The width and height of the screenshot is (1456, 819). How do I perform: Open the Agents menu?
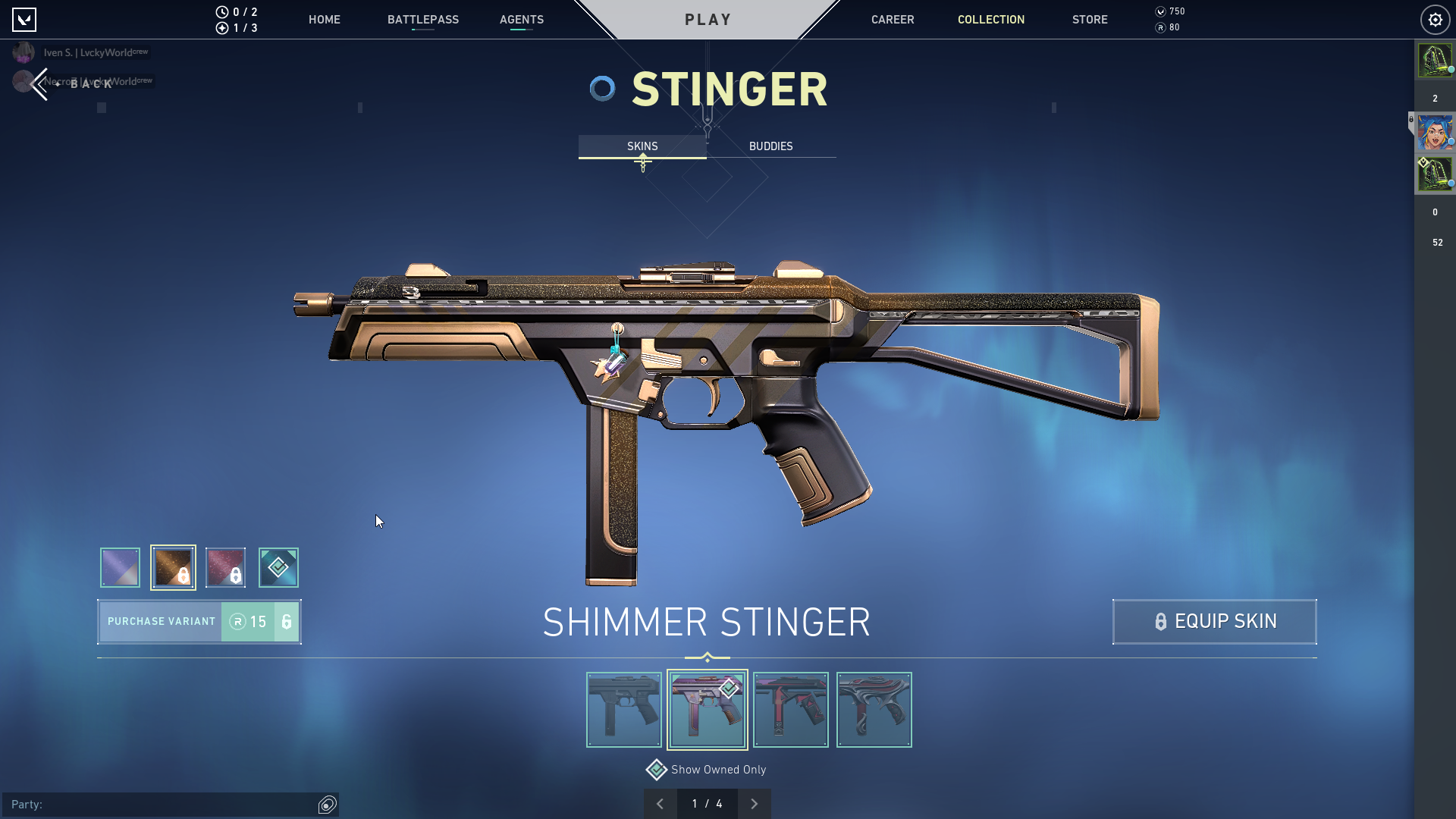pos(521,20)
